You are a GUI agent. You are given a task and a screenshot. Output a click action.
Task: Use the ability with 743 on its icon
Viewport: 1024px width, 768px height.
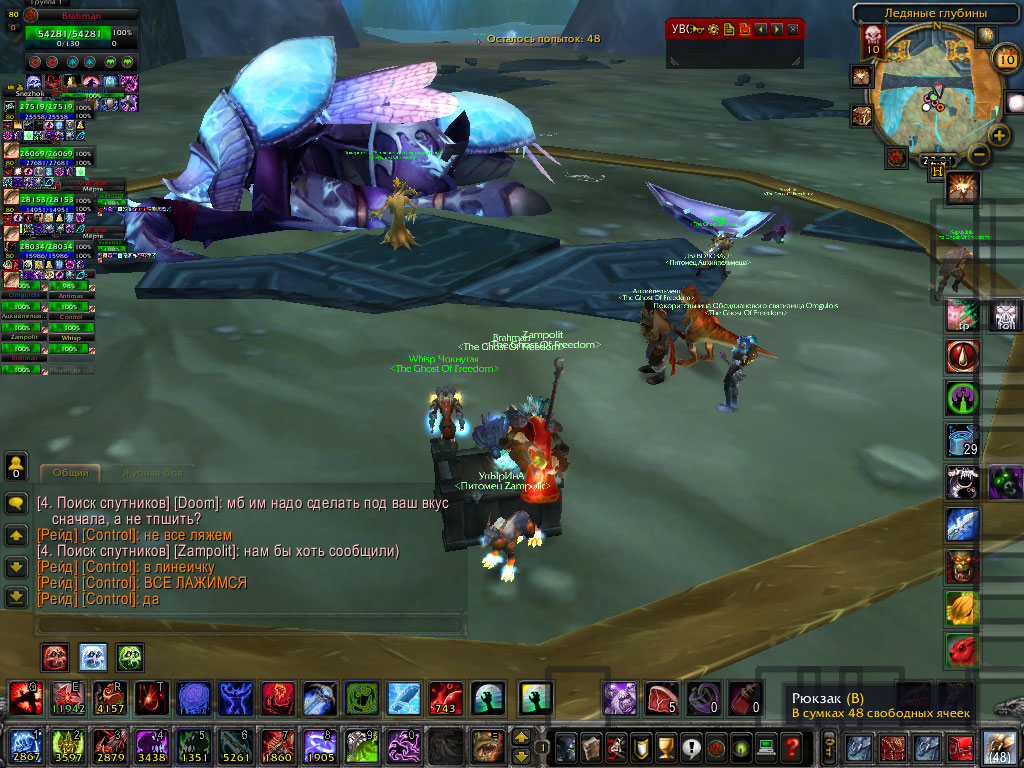445,698
